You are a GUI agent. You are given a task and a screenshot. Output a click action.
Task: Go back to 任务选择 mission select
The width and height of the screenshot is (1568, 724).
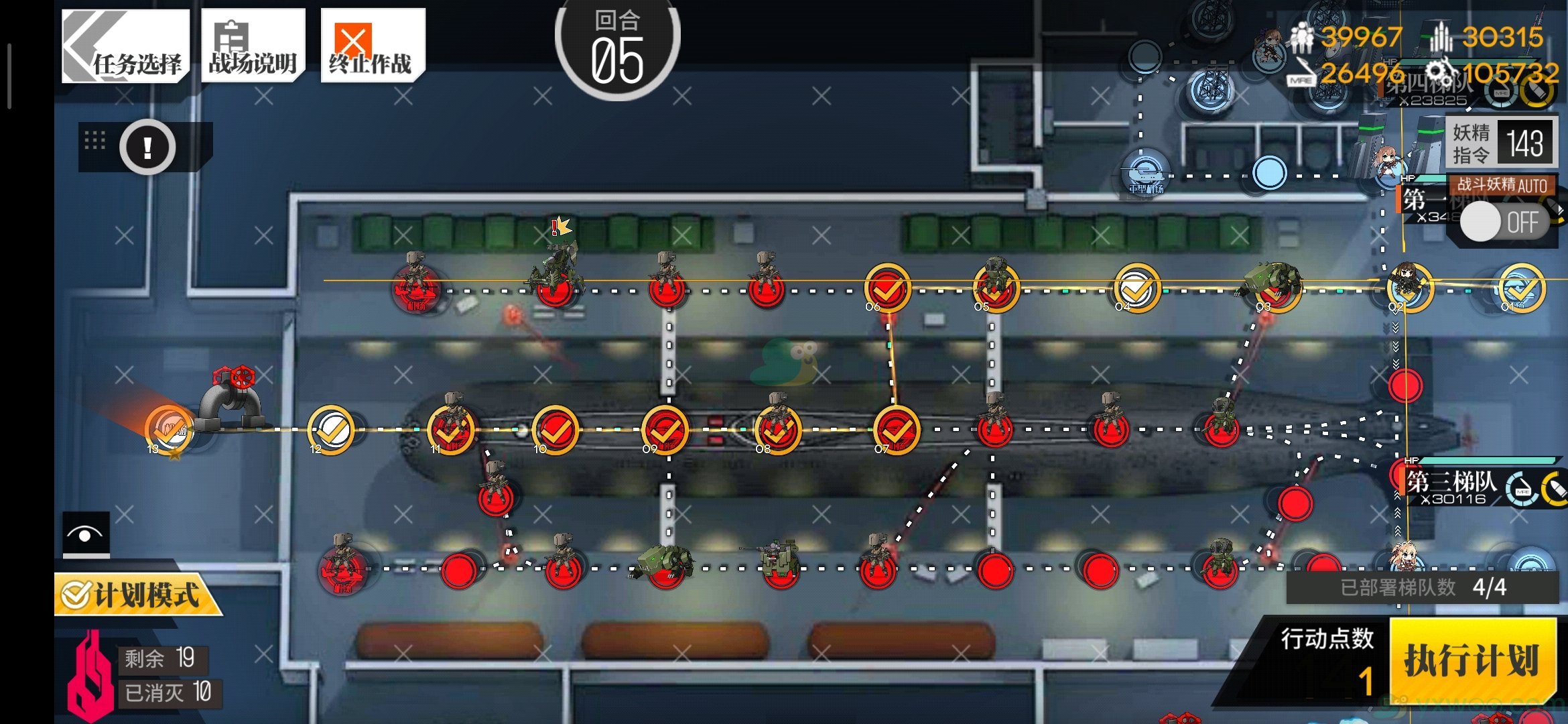click(125, 46)
